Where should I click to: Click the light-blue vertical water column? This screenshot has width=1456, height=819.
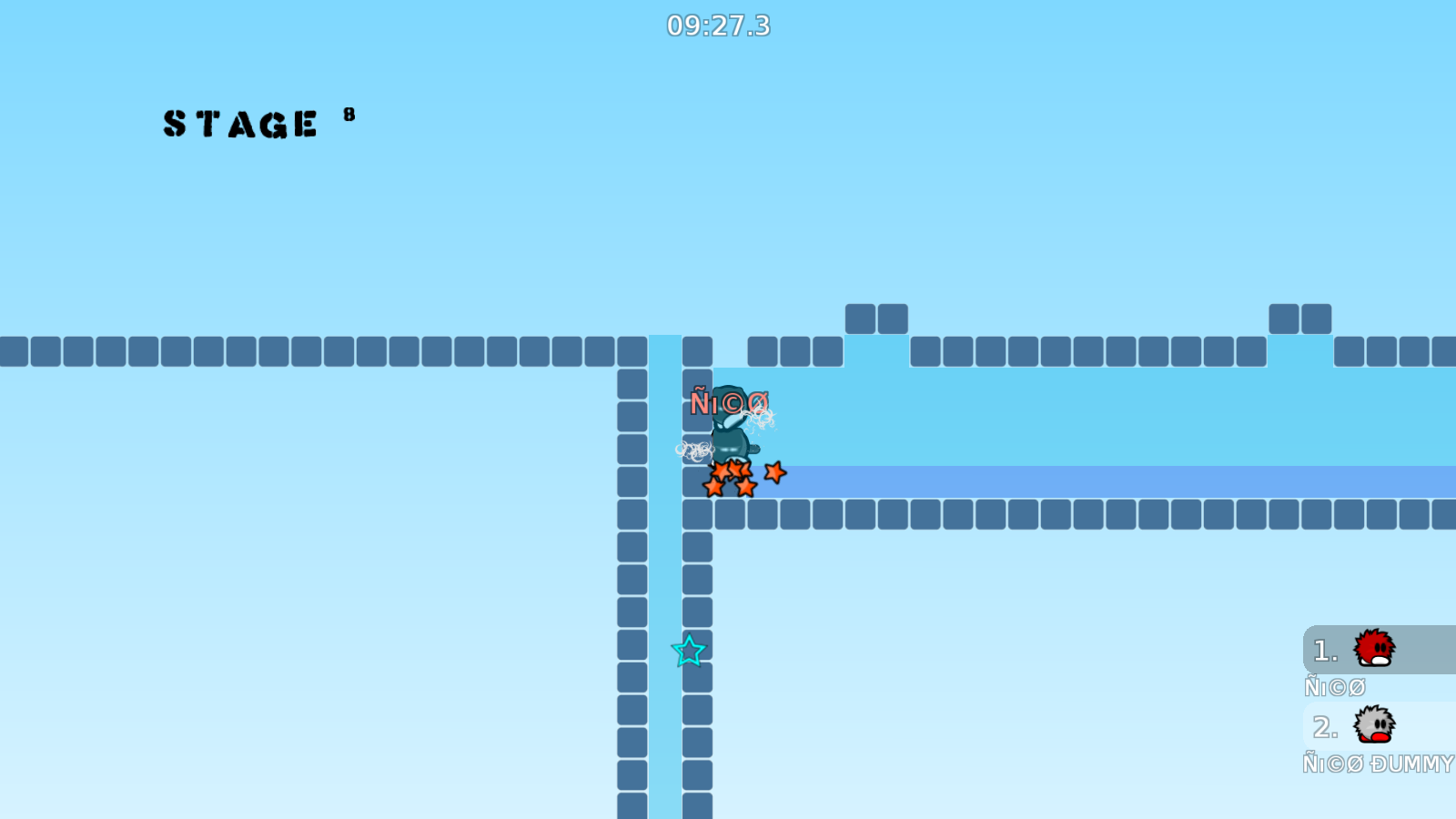(x=662, y=591)
